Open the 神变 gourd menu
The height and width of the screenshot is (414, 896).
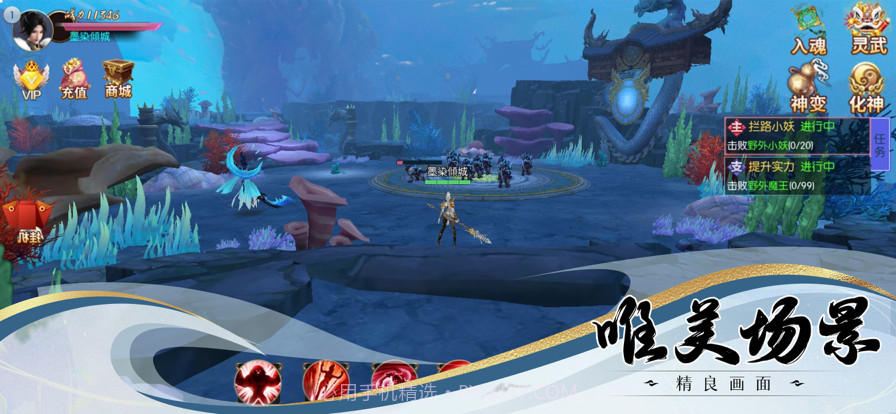tap(808, 86)
